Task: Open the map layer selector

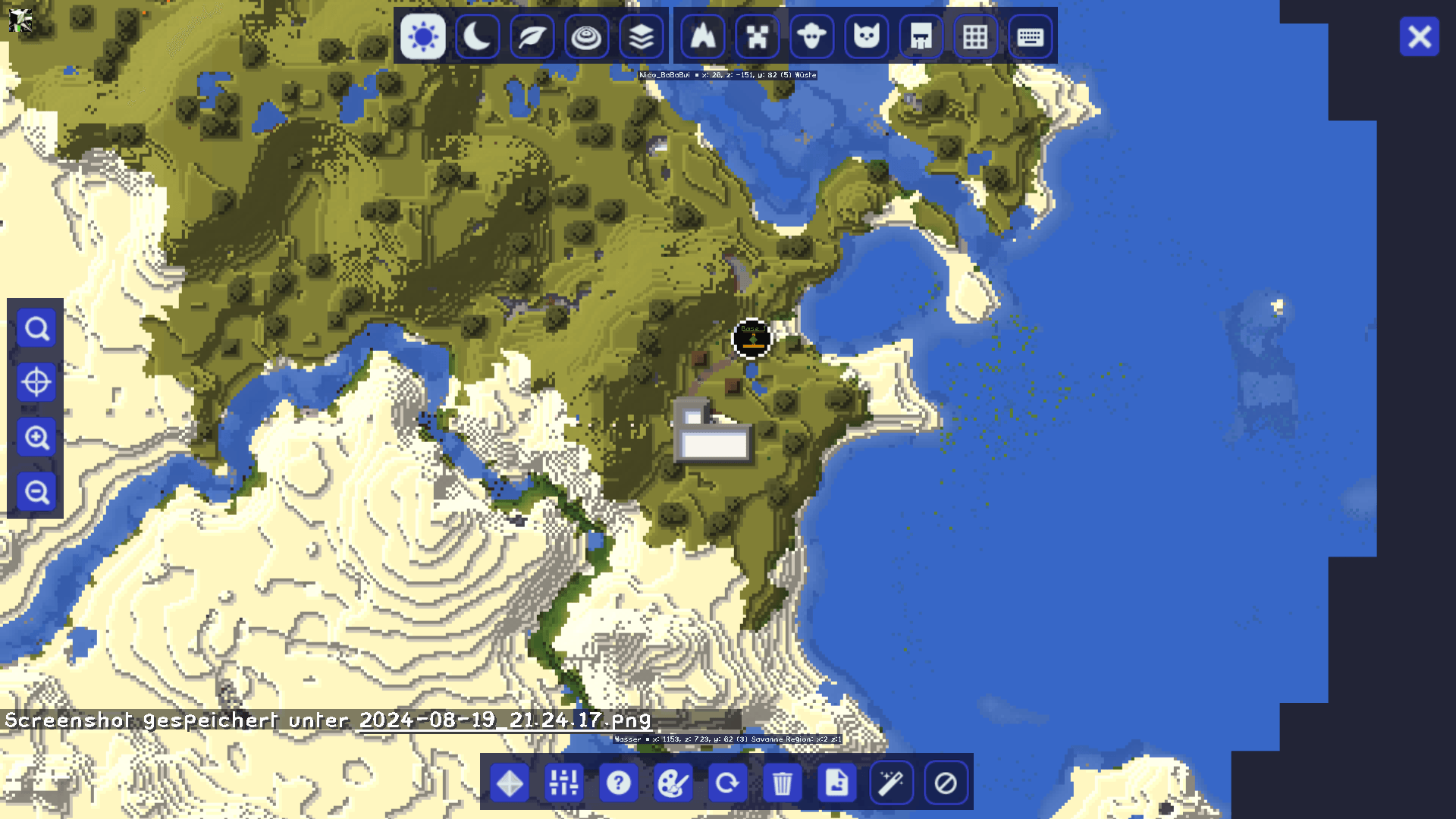Action: 641,36
